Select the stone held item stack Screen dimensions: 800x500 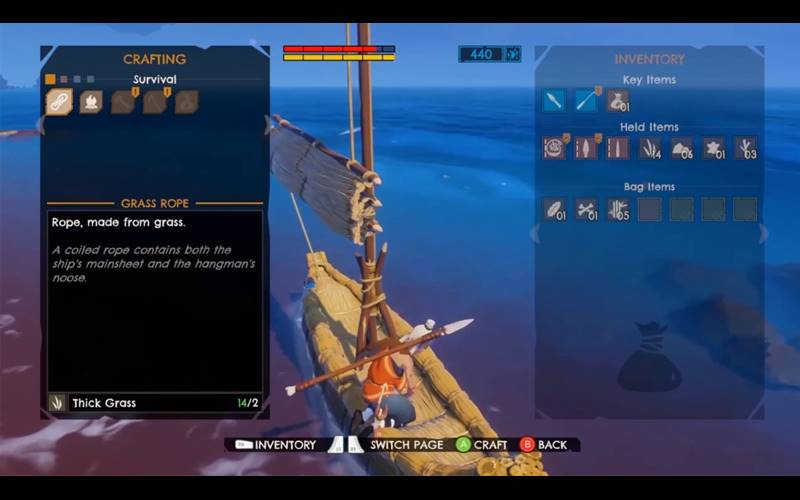(x=682, y=148)
